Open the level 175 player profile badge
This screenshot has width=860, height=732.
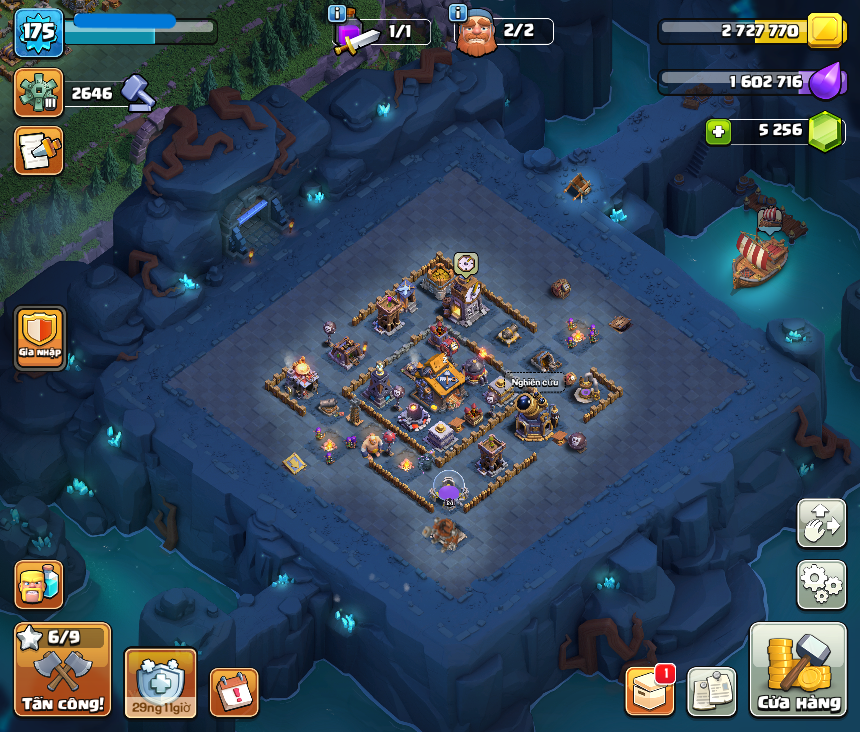[x=39, y=33]
